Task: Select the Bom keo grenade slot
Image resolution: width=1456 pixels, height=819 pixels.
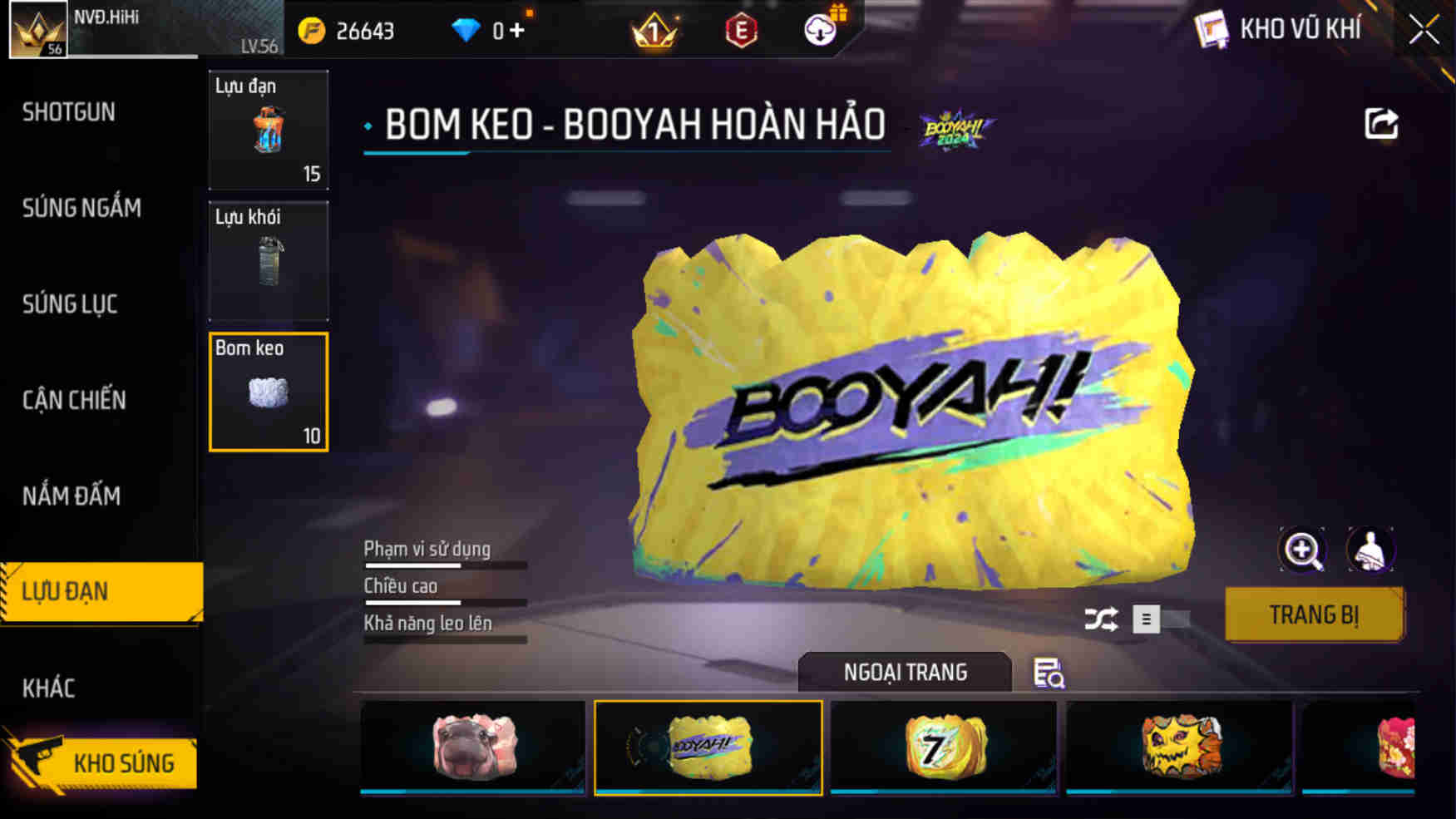Action: pyautogui.click(x=268, y=392)
